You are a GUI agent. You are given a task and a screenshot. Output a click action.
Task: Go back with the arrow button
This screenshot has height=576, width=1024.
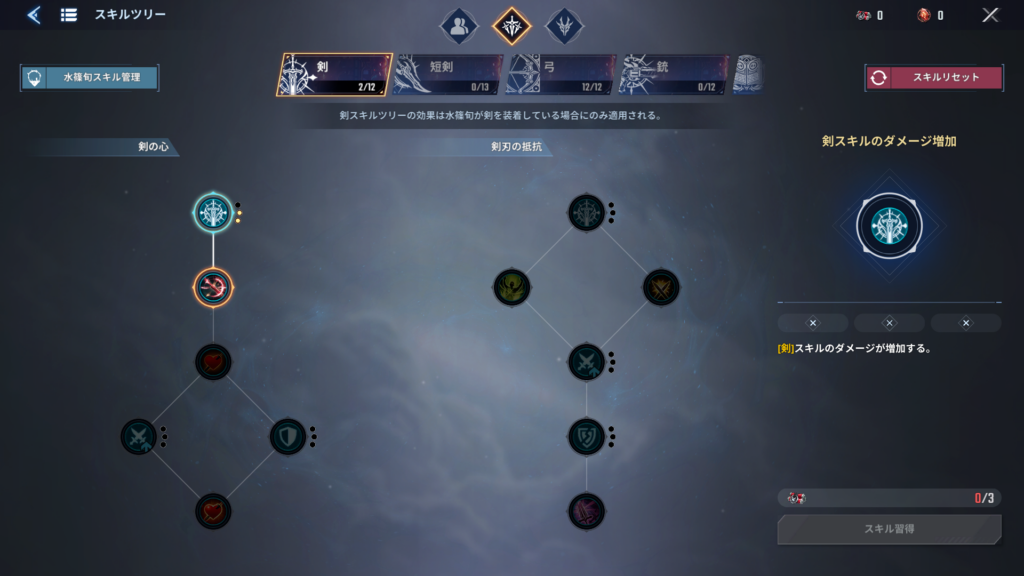34,15
